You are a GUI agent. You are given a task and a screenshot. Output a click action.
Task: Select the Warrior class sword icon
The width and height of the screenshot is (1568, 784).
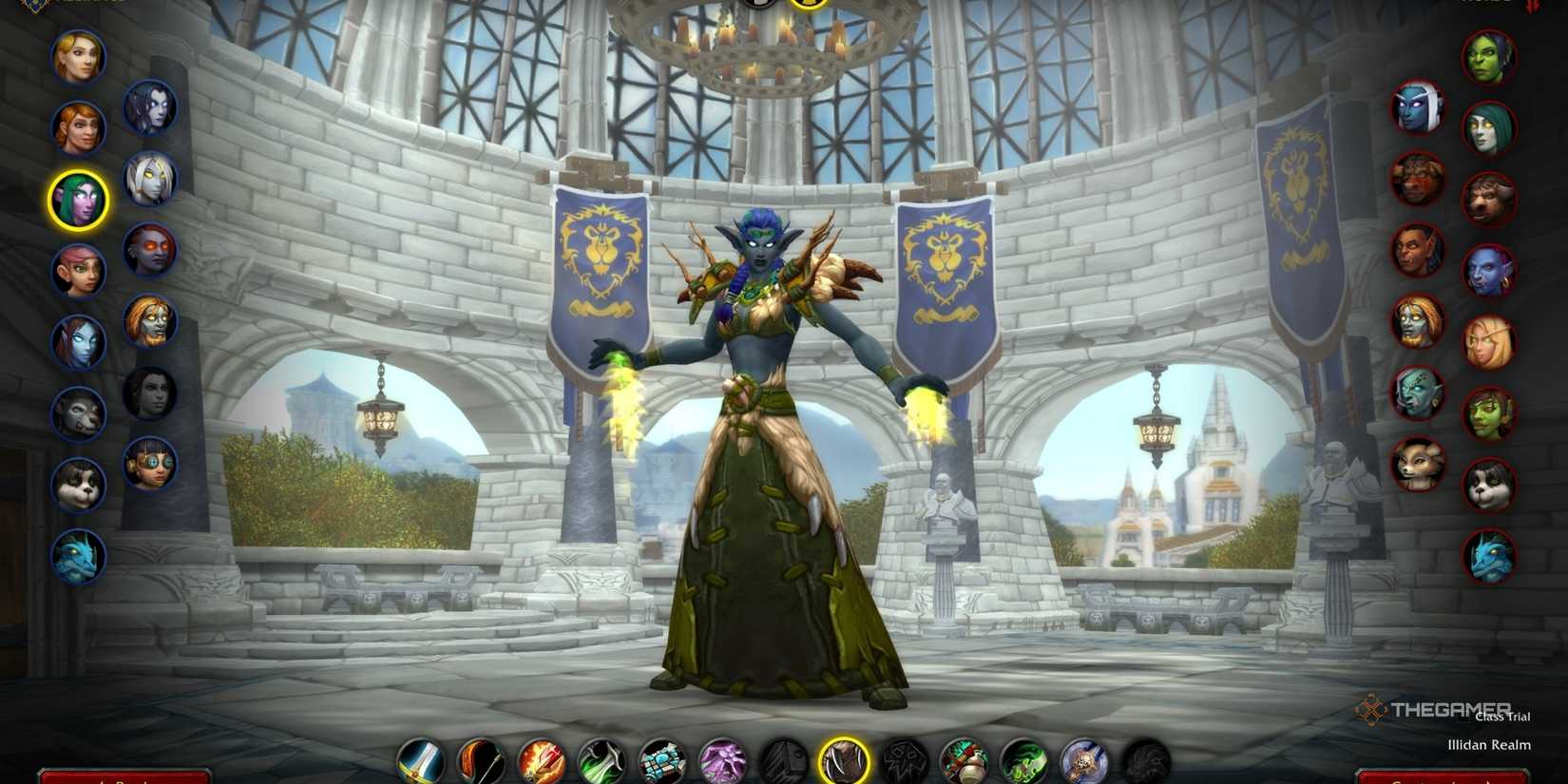(x=422, y=760)
